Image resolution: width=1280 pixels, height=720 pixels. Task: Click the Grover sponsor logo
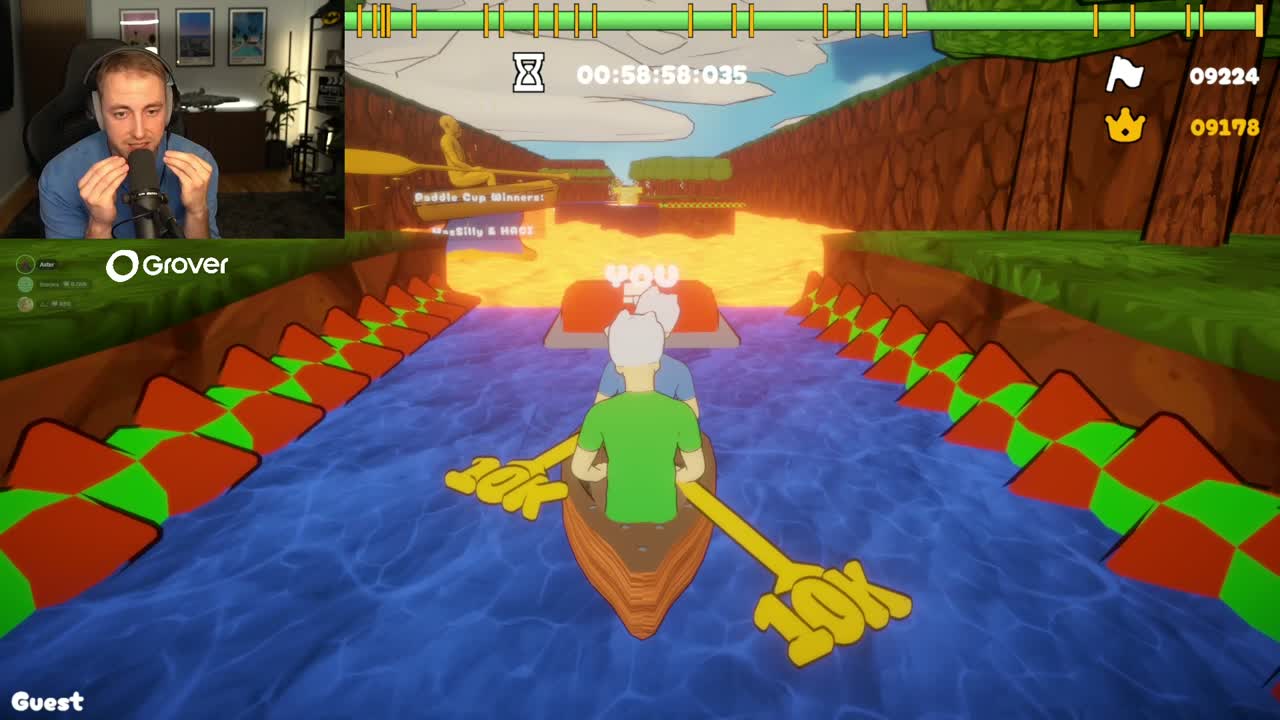(168, 265)
